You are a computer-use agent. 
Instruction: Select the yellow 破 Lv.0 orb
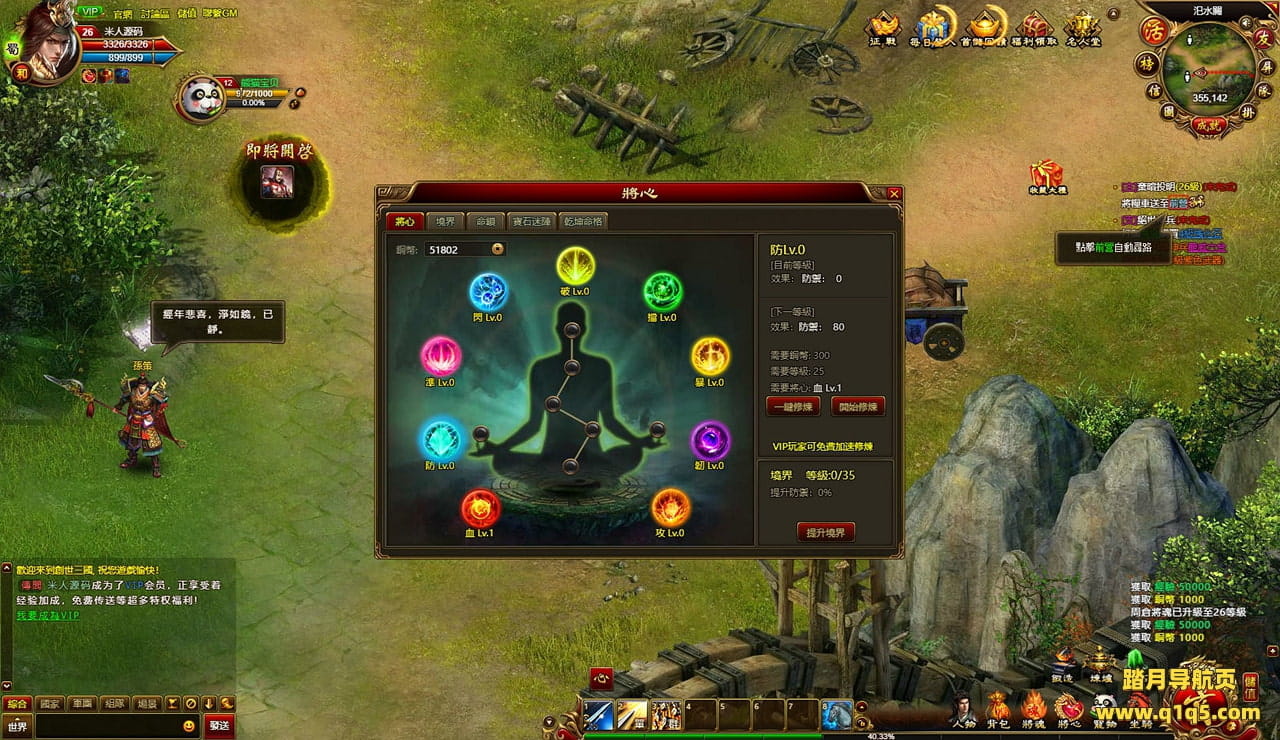click(x=575, y=267)
